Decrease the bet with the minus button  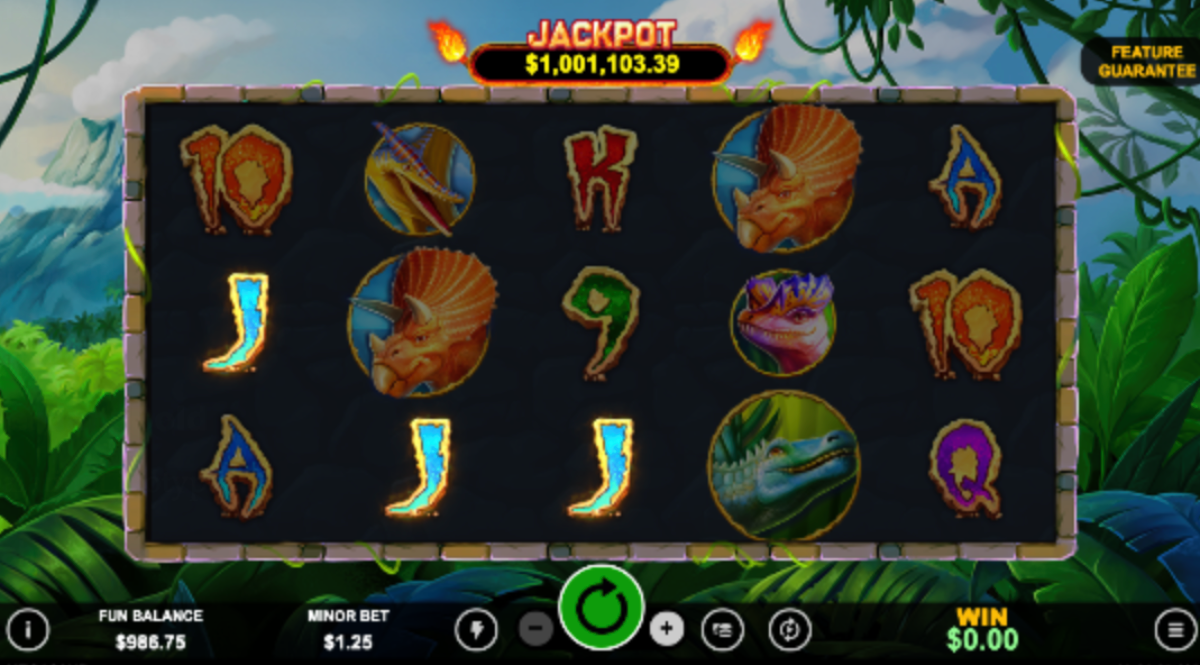(536, 629)
